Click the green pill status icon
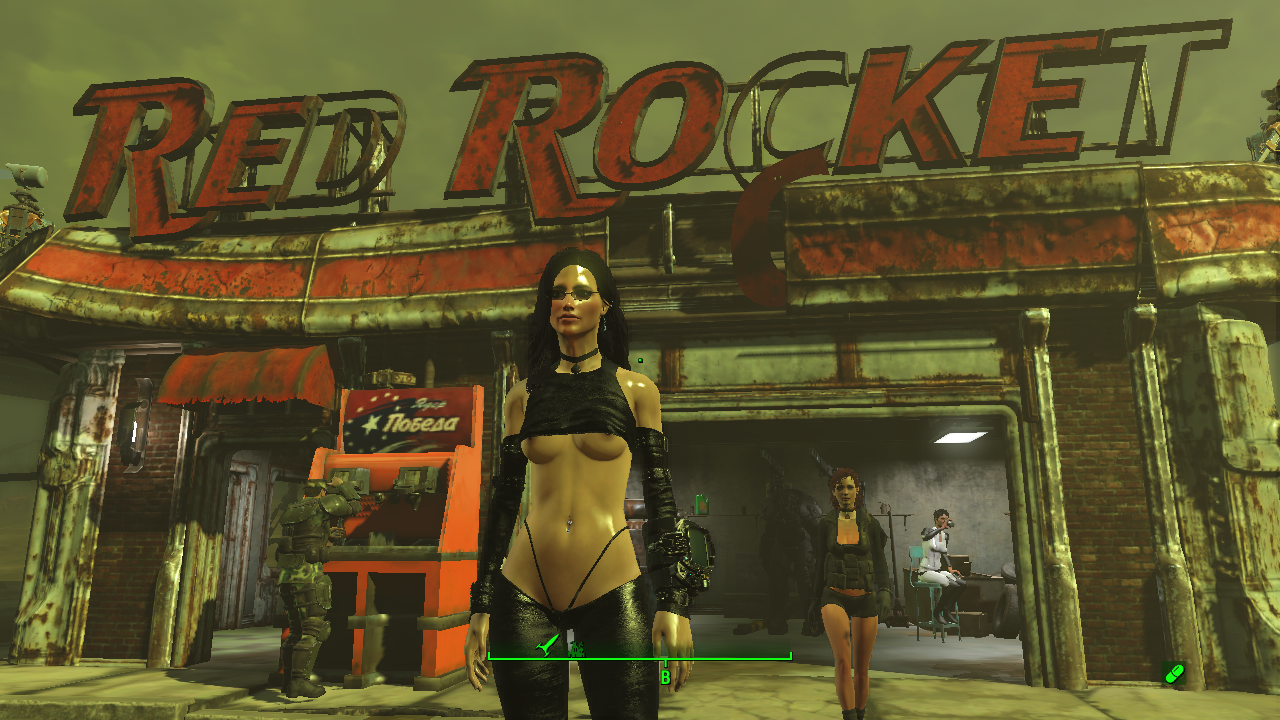The width and height of the screenshot is (1280, 720). coord(1174,674)
